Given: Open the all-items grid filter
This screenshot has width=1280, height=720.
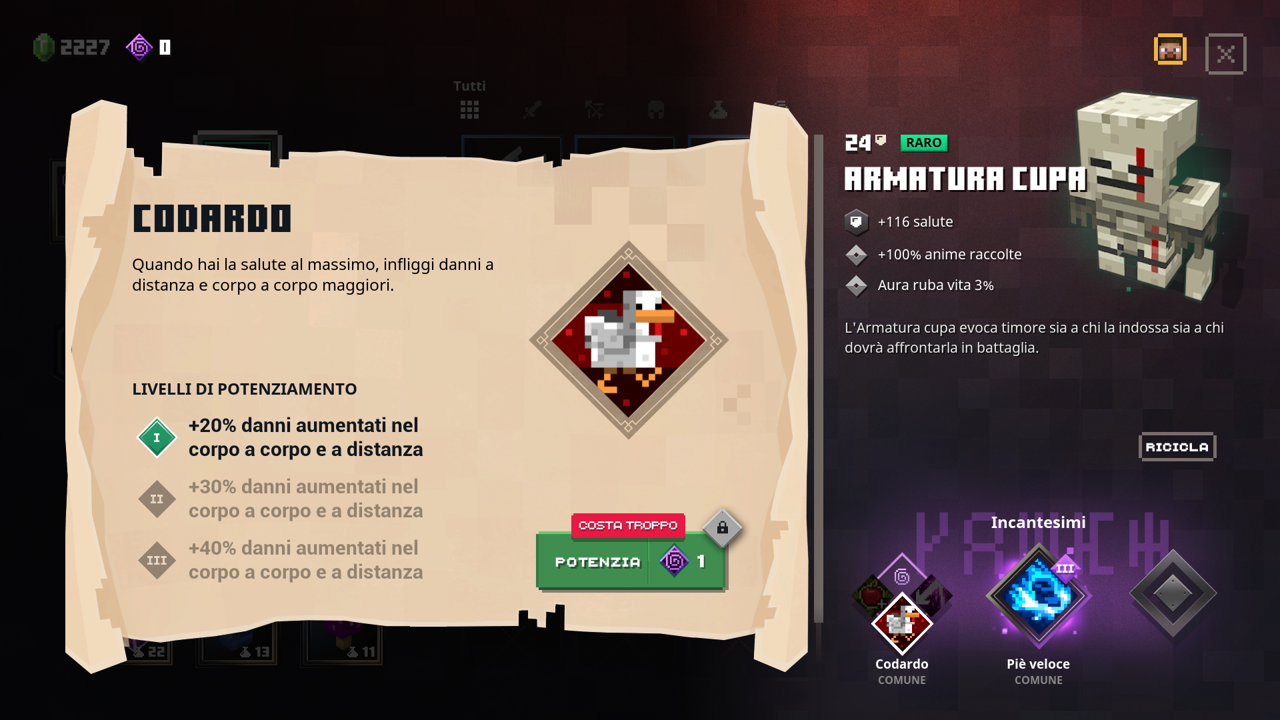Looking at the screenshot, I should tap(469, 110).
